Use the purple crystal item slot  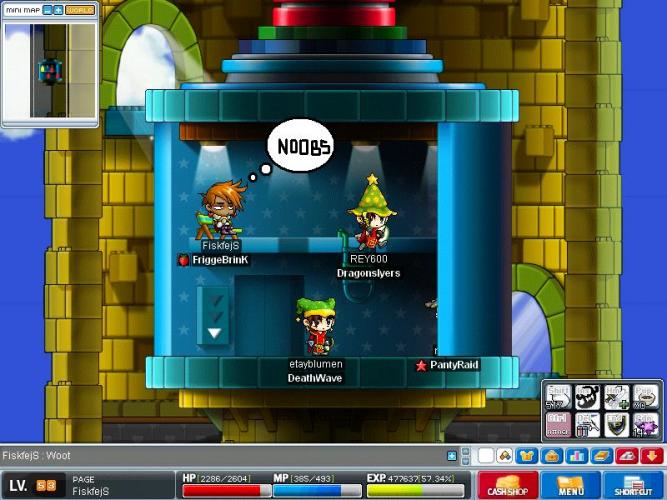(x=644, y=424)
